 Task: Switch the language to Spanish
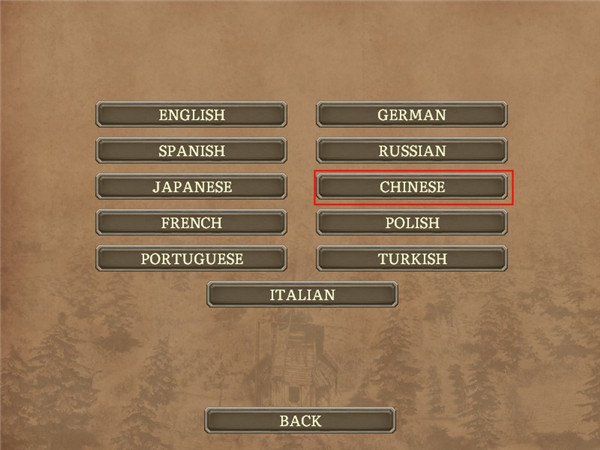191,151
